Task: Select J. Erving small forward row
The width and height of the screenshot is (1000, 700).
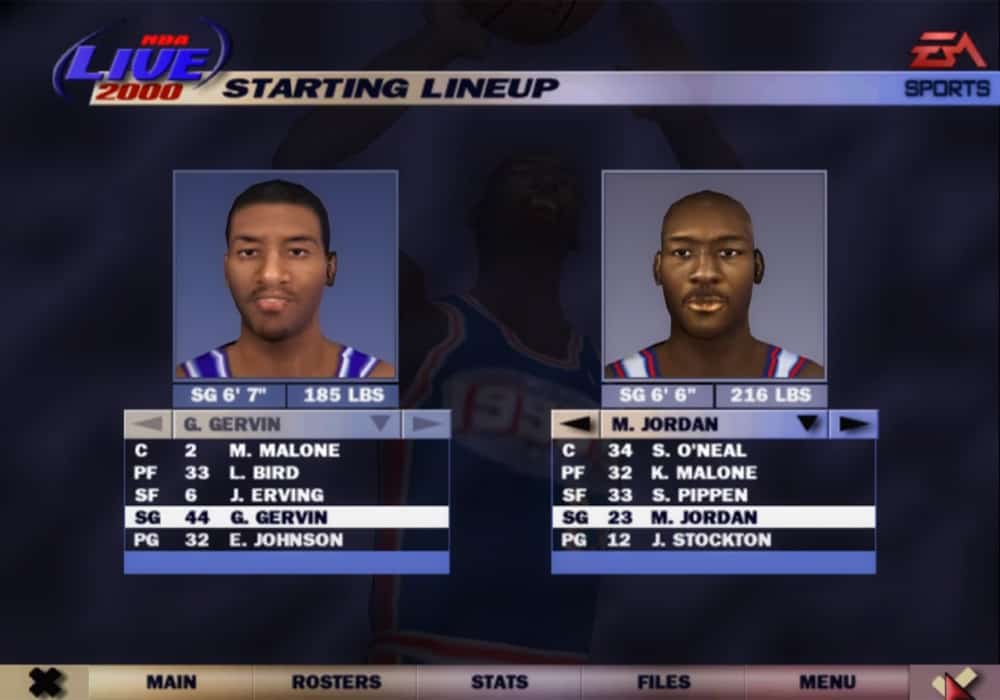Action: [x=286, y=495]
